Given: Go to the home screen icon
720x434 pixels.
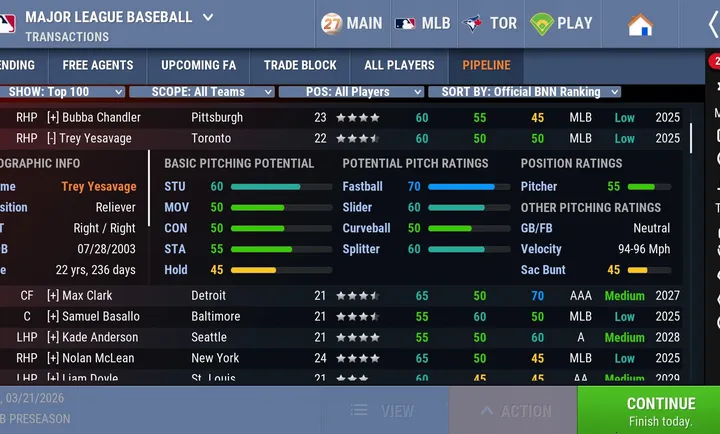Looking at the screenshot, I should [x=640, y=24].
